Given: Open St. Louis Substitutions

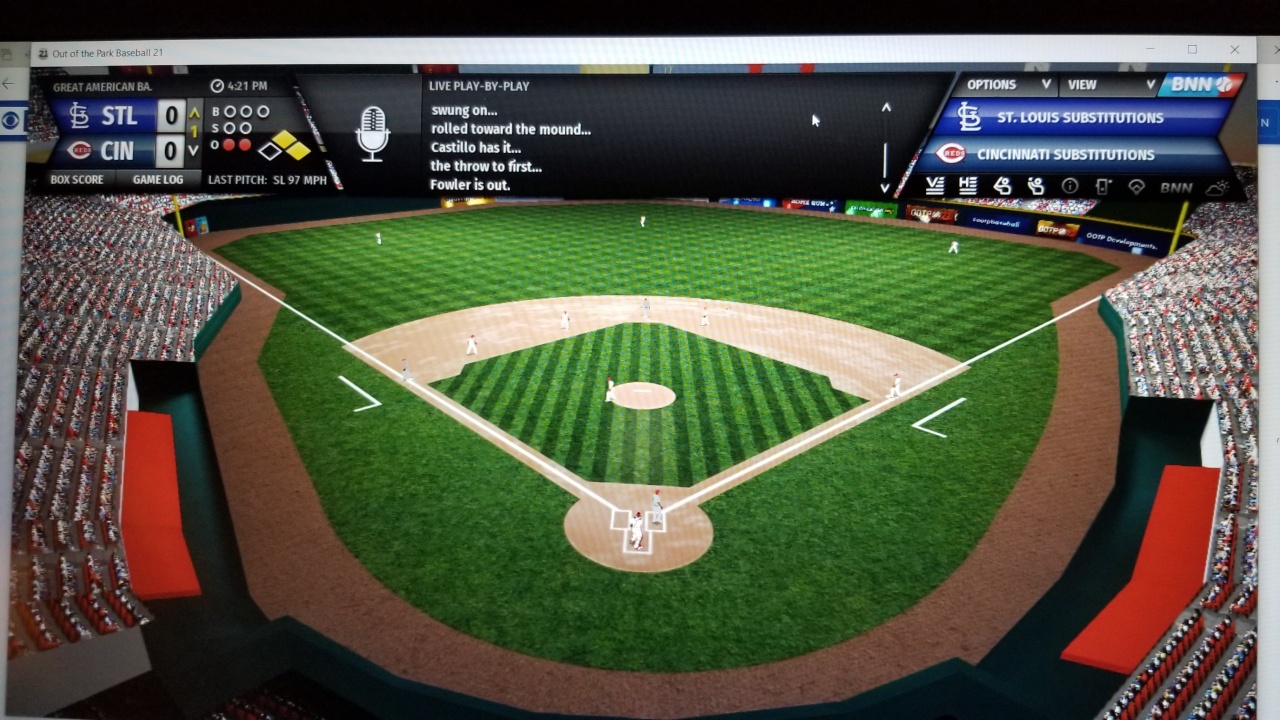Looking at the screenshot, I should (1080, 118).
